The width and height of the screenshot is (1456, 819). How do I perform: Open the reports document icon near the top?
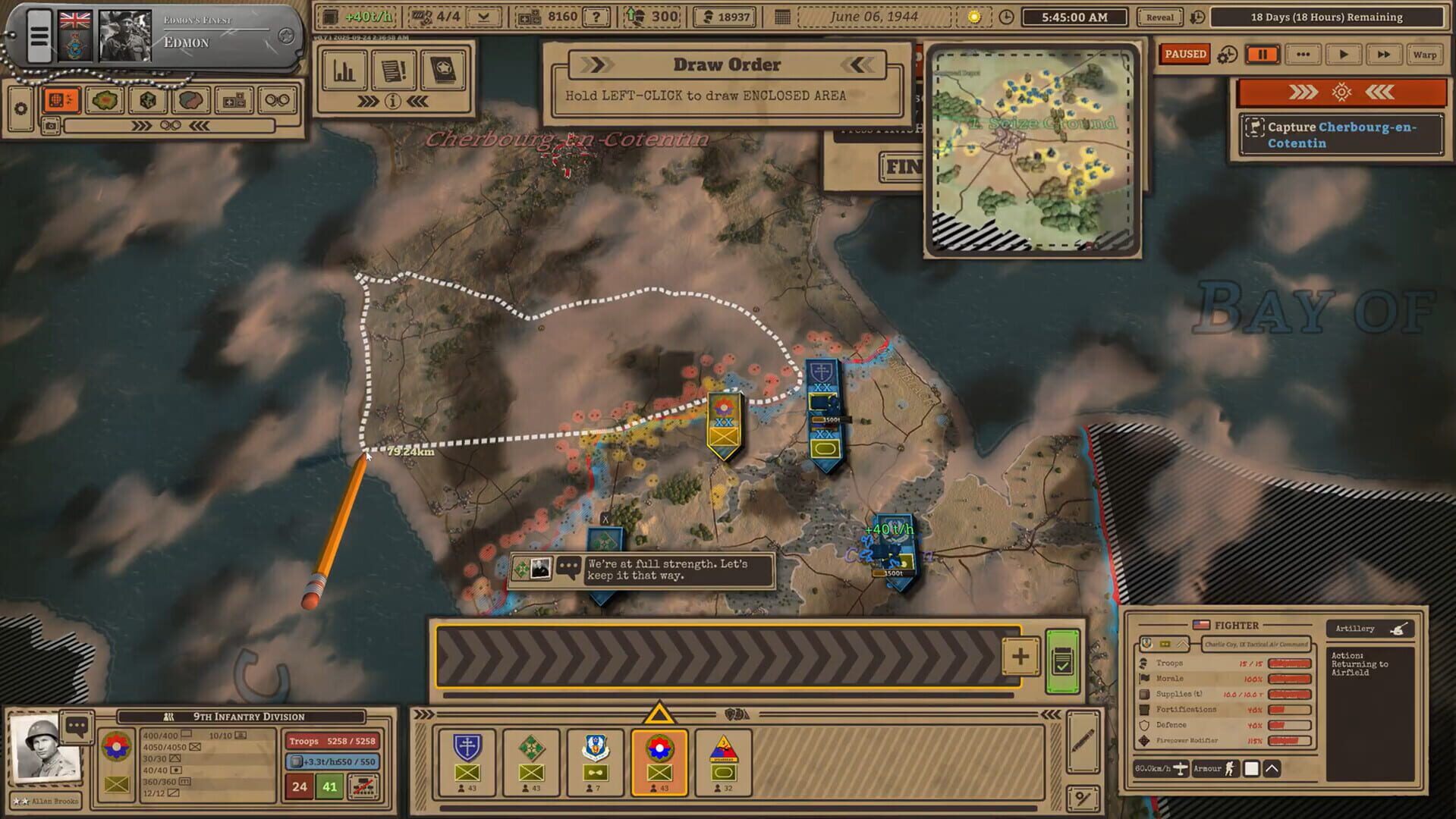point(395,69)
